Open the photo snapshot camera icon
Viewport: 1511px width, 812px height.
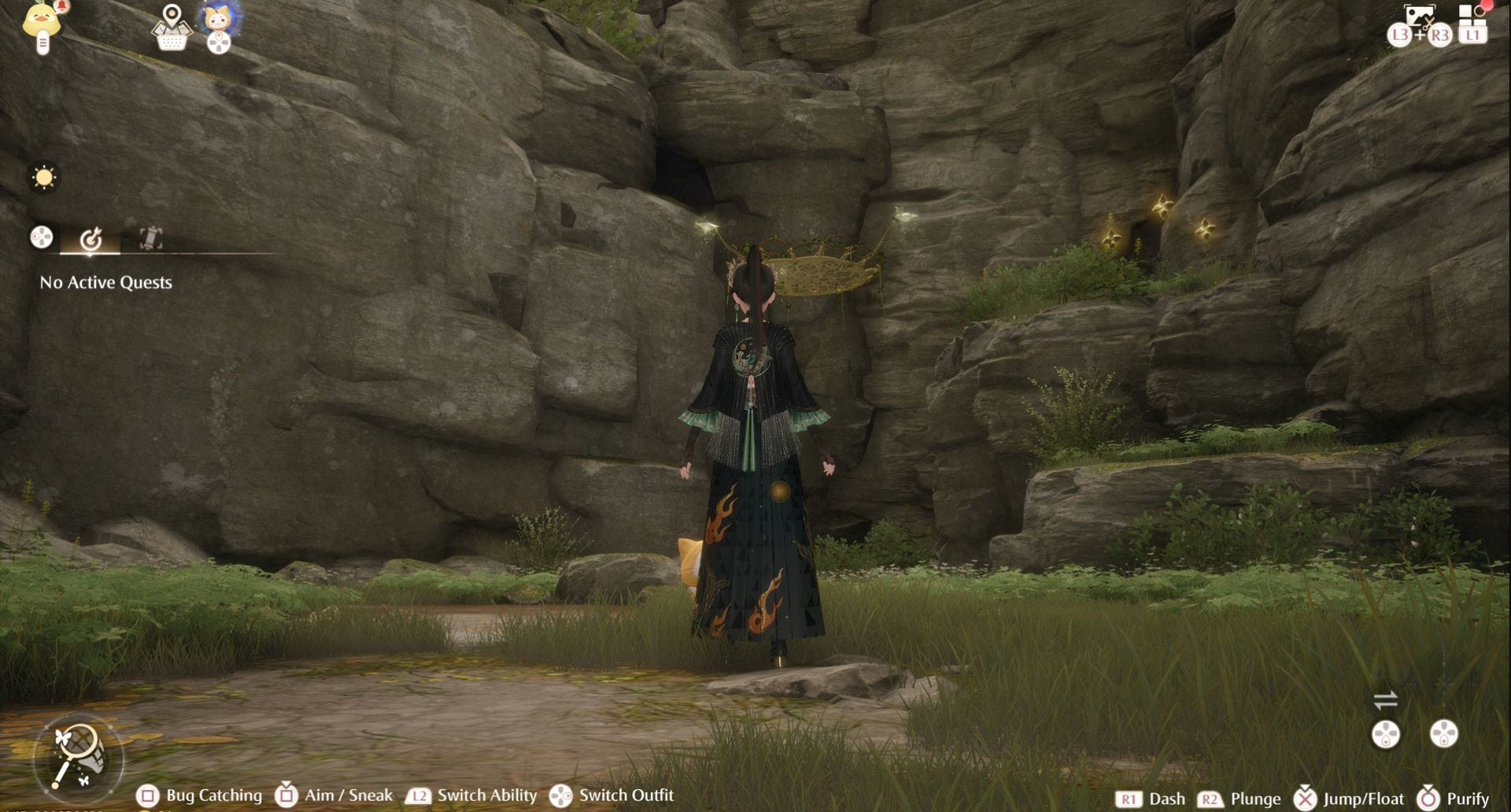click(1419, 17)
